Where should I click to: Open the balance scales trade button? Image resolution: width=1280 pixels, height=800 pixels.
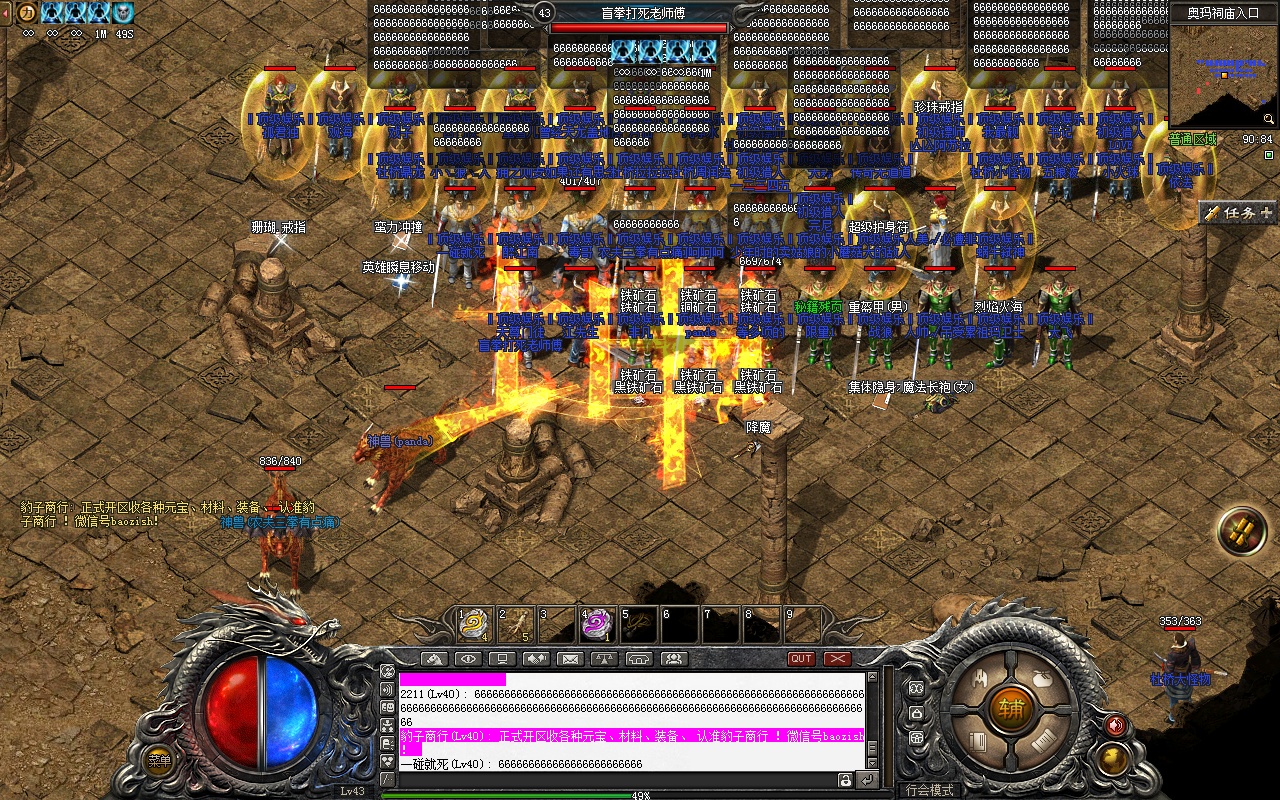603,659
